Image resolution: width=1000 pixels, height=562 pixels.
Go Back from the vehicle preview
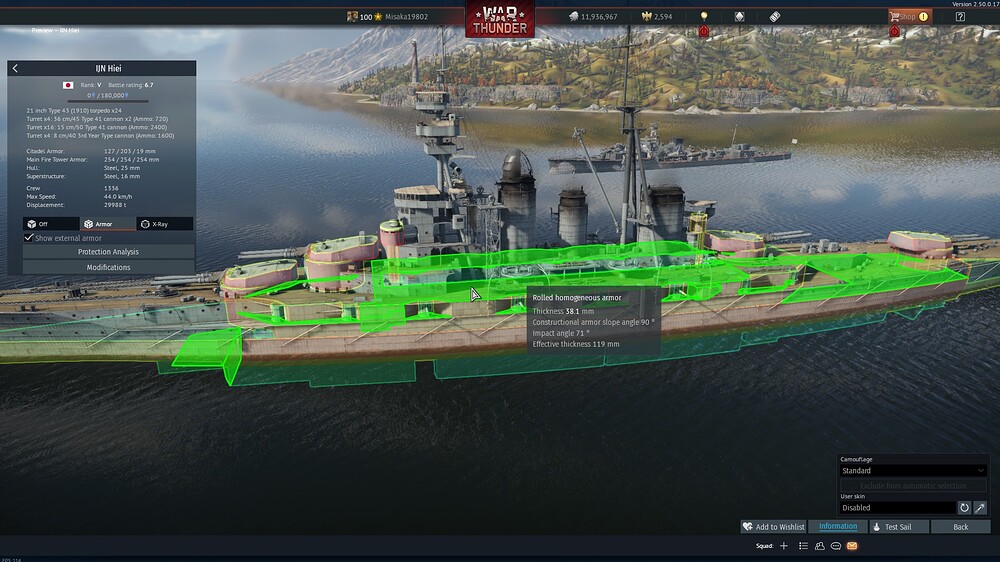(x=960, y=527)
